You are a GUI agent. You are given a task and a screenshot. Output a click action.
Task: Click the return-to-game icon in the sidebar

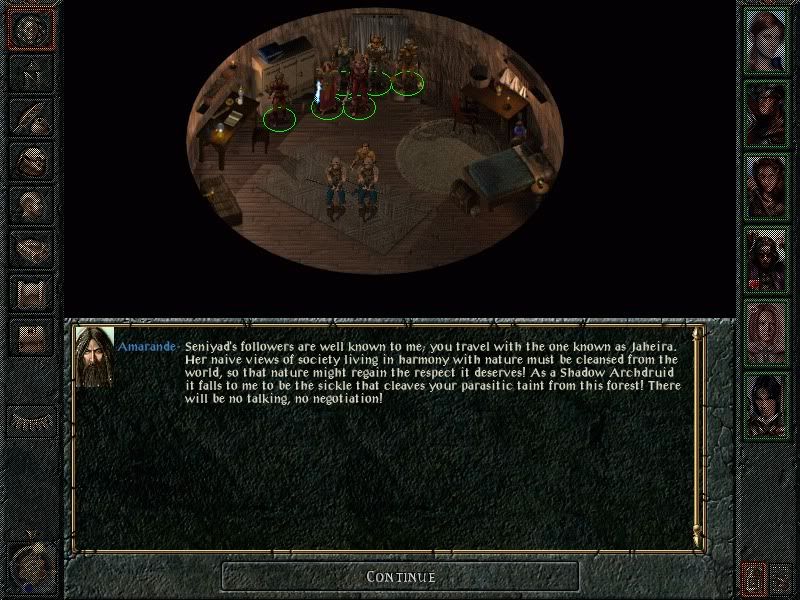click(x=31, y=30)
